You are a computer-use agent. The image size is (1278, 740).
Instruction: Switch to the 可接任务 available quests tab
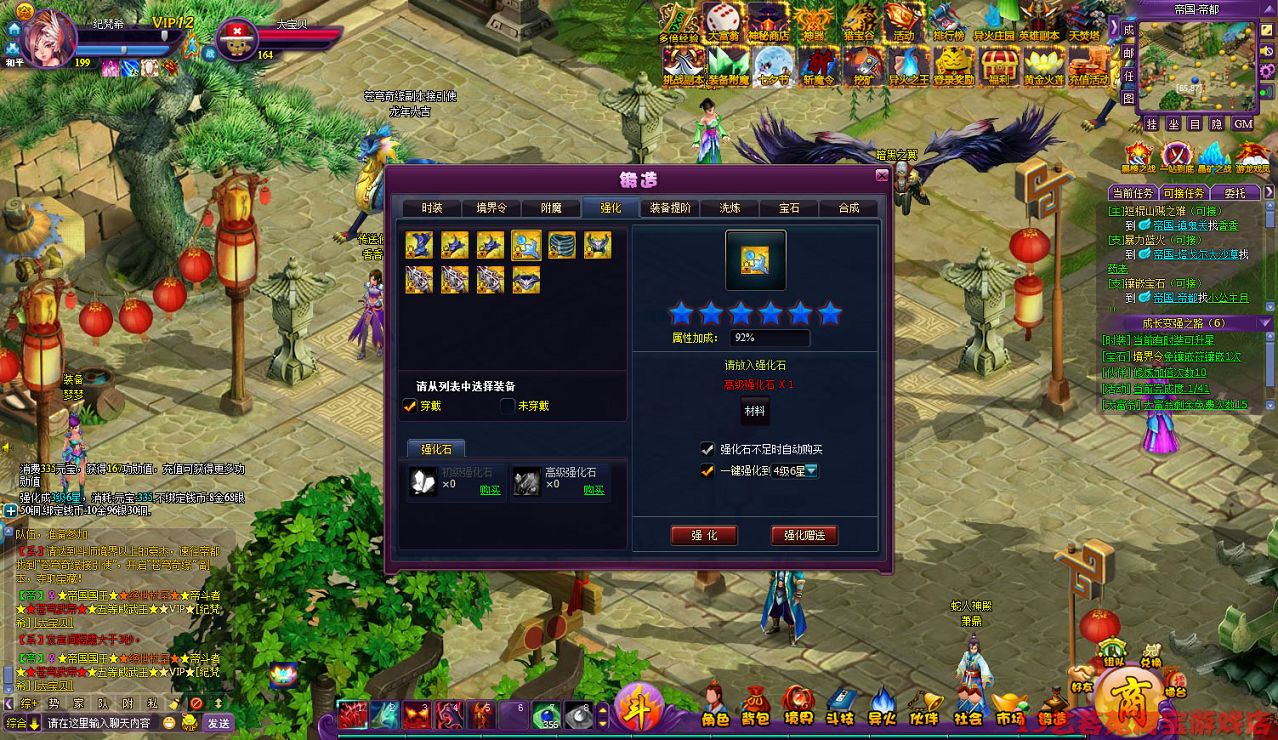pos(1184,193)
